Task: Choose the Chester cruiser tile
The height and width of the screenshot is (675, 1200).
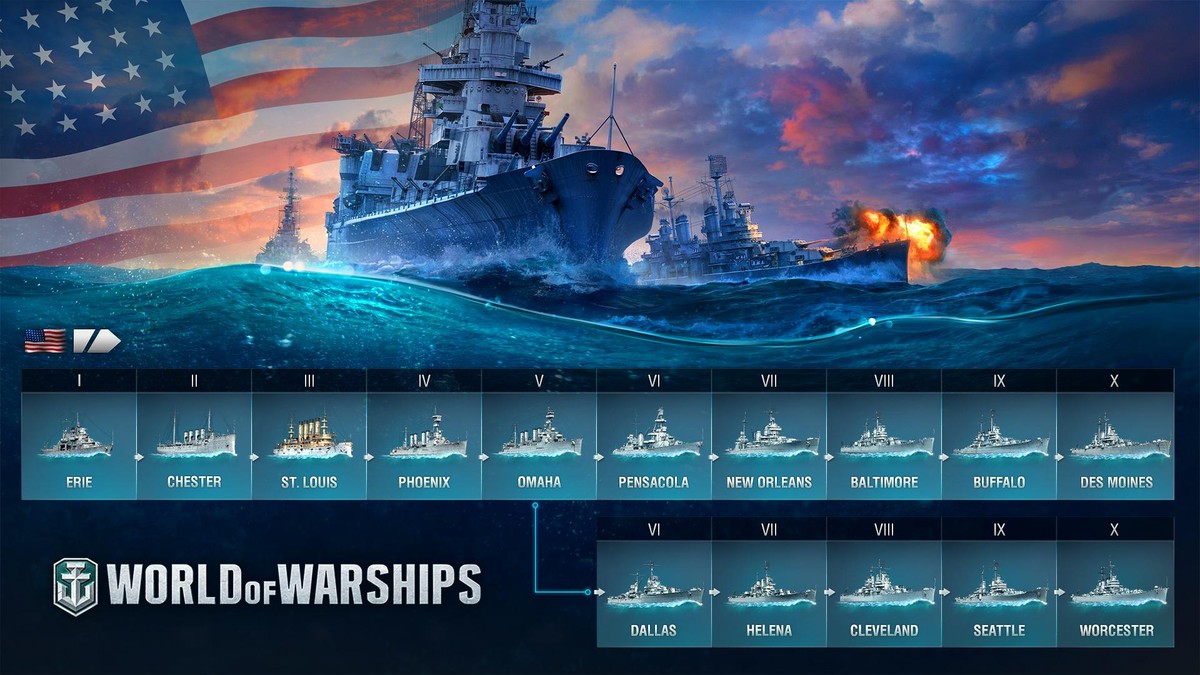Action: (194, 445)
